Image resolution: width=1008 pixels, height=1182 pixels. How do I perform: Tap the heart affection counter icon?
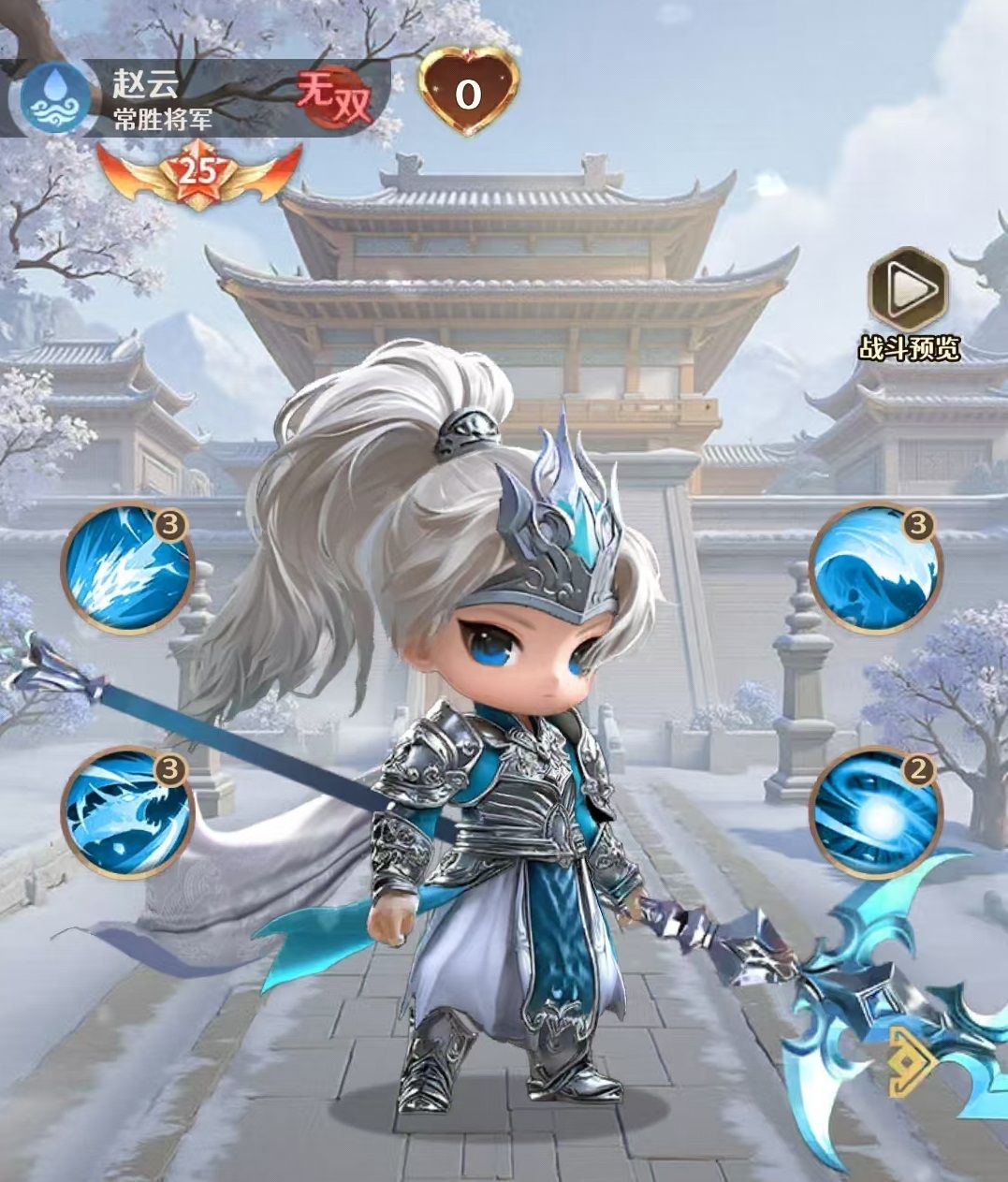click(468, 92)
